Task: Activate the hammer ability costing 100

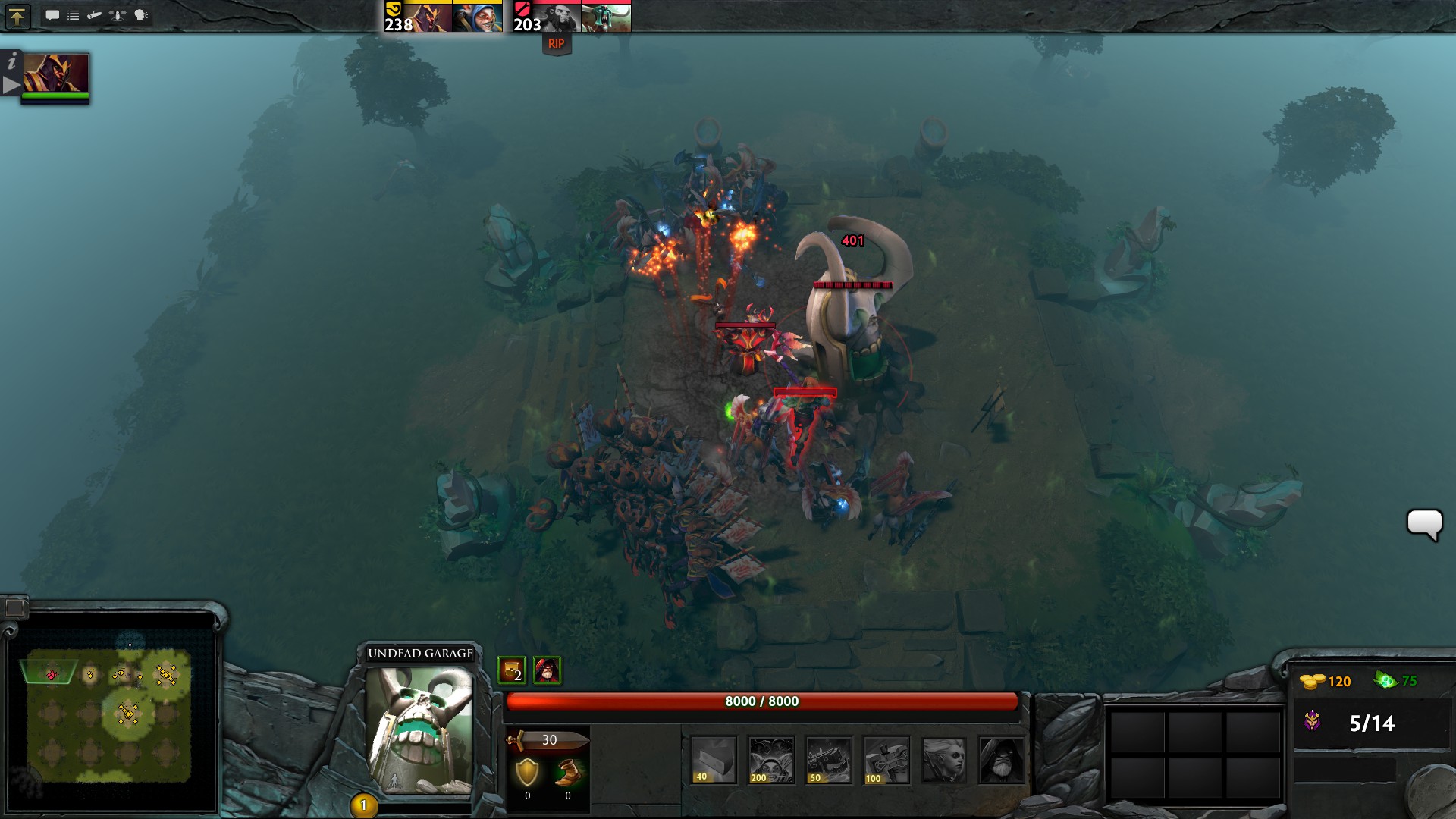Action: pos(886,759)
